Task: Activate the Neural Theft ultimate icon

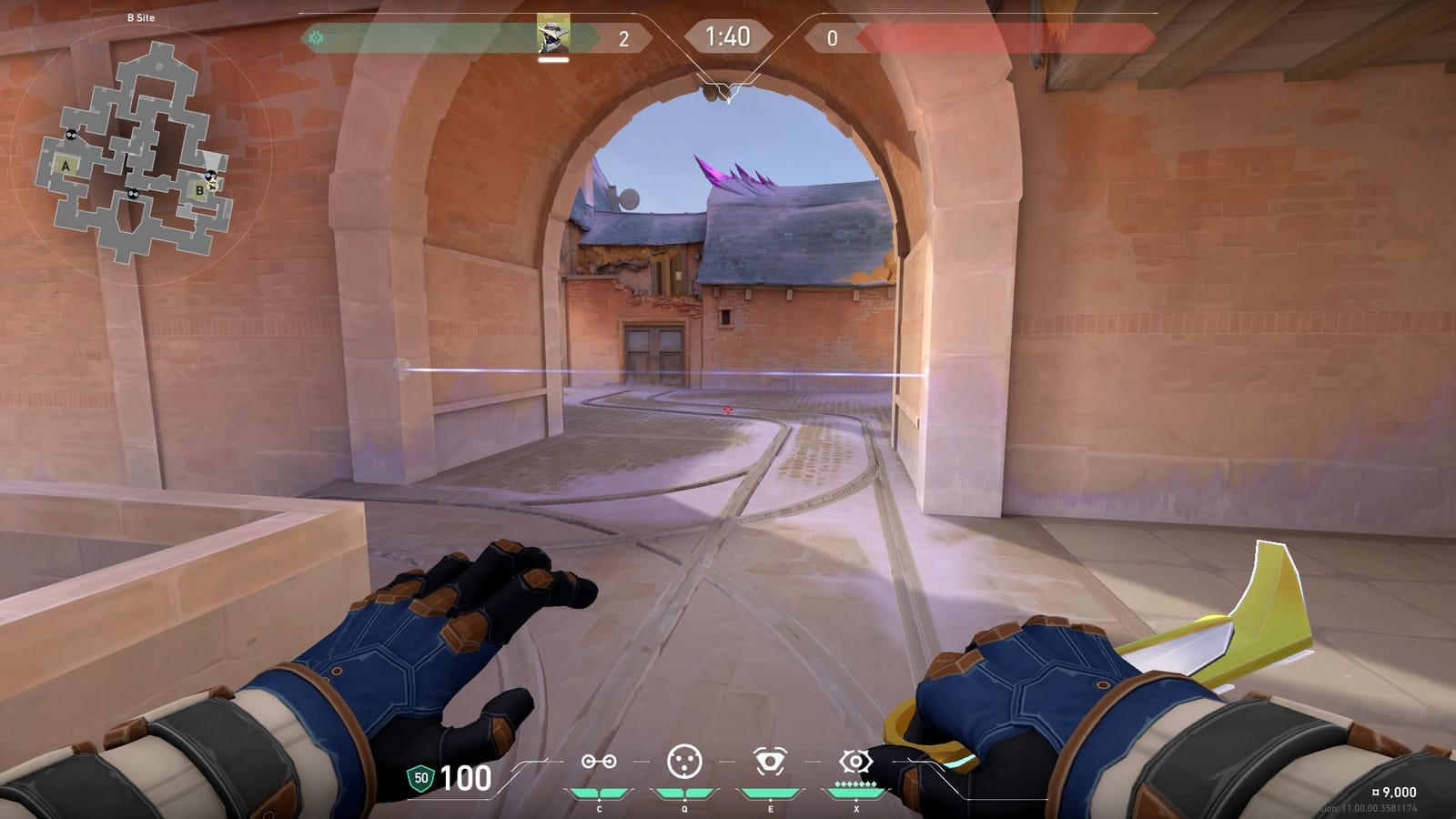Action: [x=854, y=761]
